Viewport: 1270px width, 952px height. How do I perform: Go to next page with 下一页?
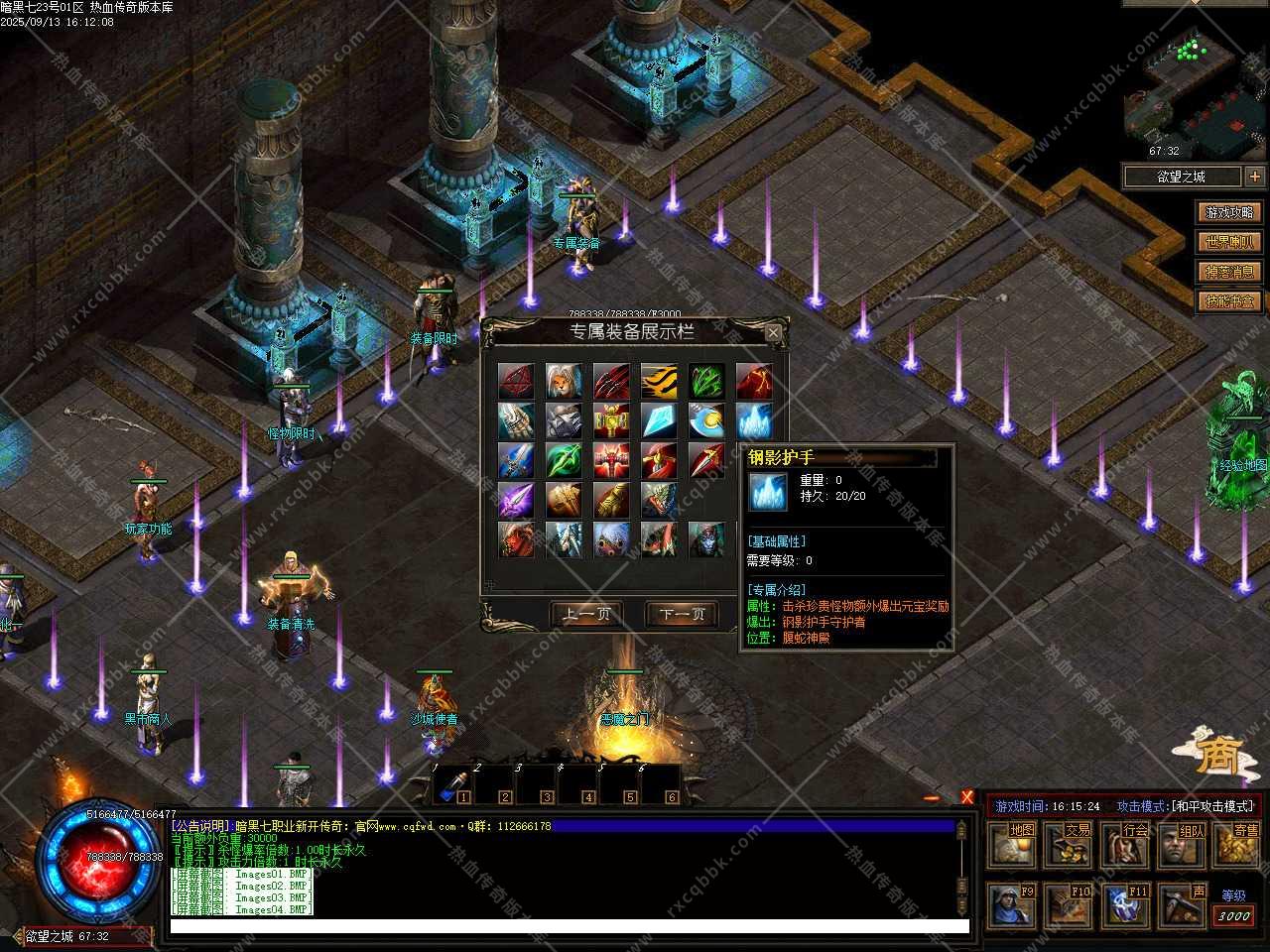pos(682,615)
